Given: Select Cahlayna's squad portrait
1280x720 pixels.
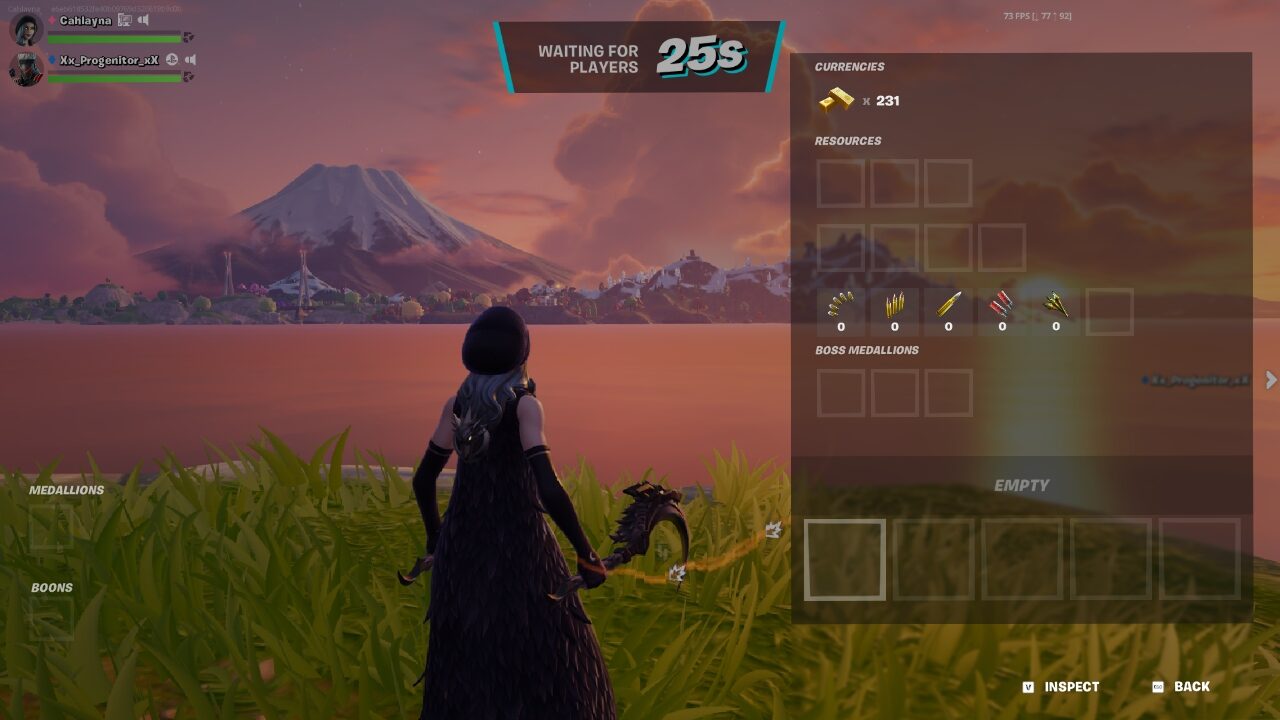Looking at the screenshot, I should pyautogui.click(x=26, y=29).
